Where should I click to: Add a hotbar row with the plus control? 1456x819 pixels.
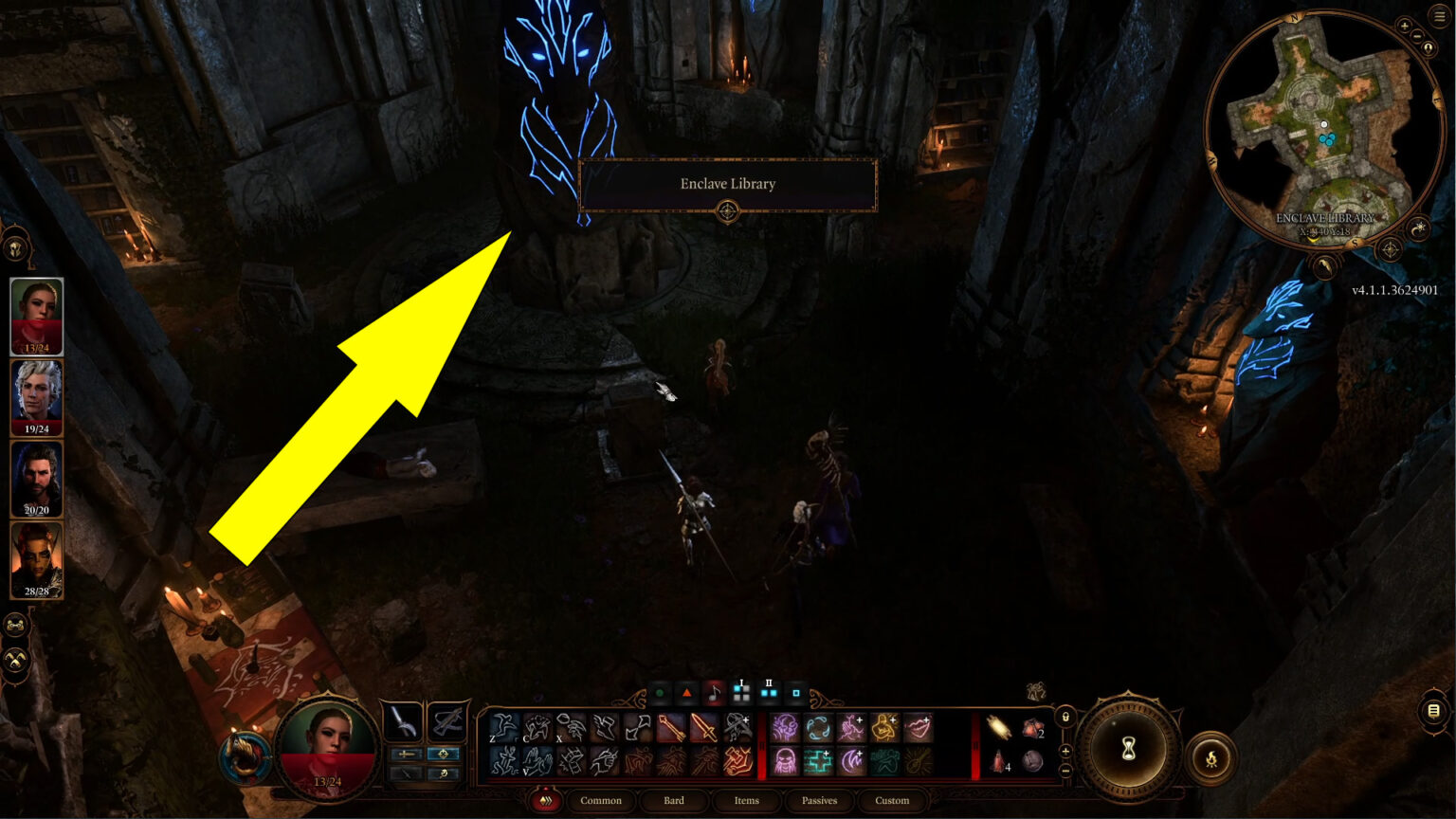(1065, 752)
